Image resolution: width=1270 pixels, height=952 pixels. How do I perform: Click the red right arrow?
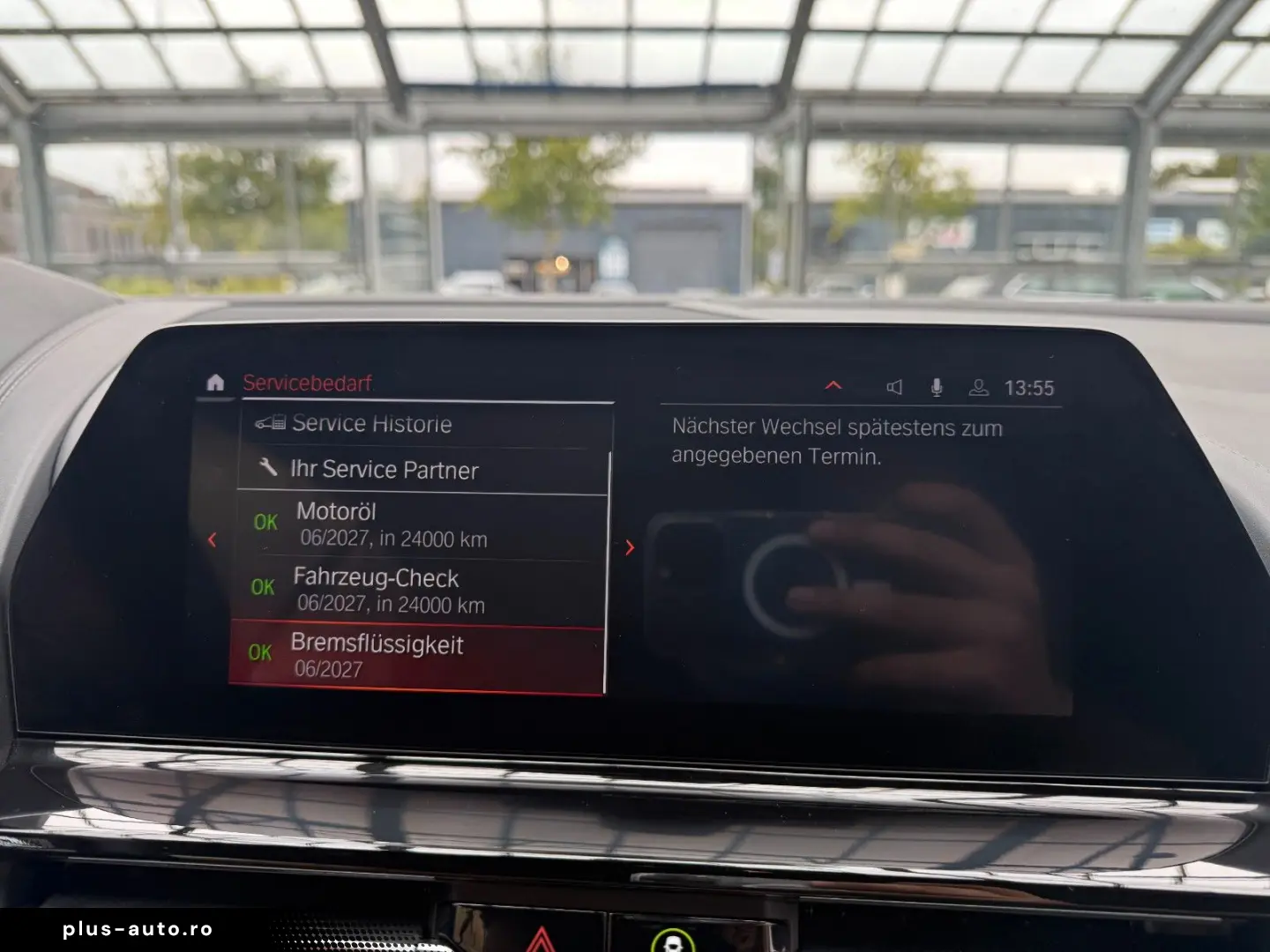630,547
